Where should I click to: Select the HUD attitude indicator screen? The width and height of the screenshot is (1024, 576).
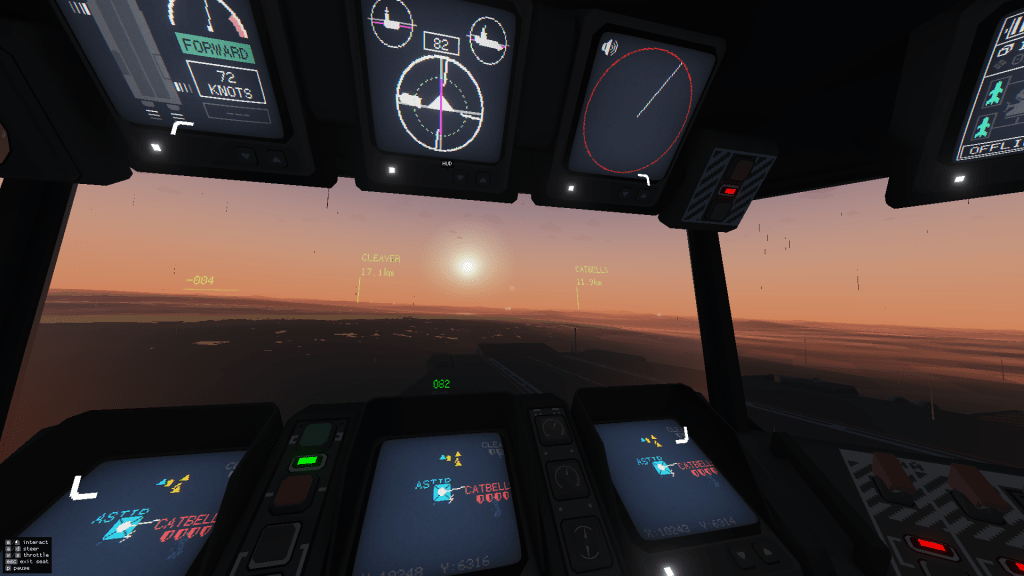pos(440,97)
